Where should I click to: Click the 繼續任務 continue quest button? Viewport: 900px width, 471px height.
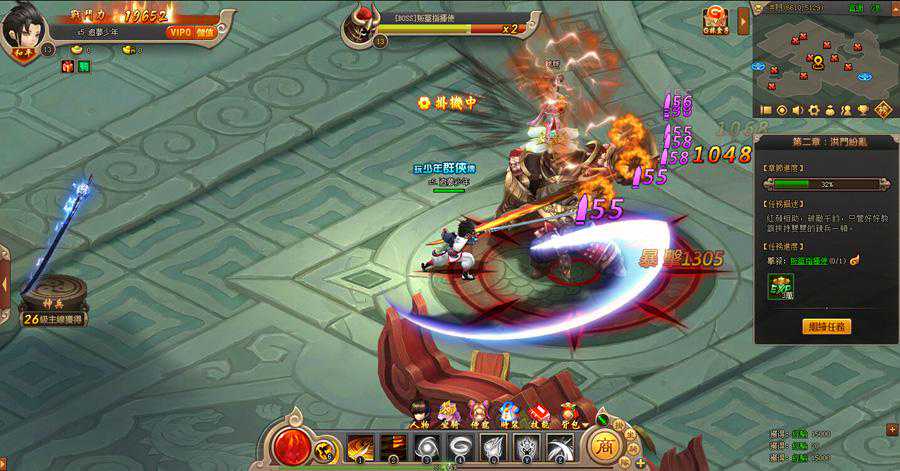coord(826,326)
